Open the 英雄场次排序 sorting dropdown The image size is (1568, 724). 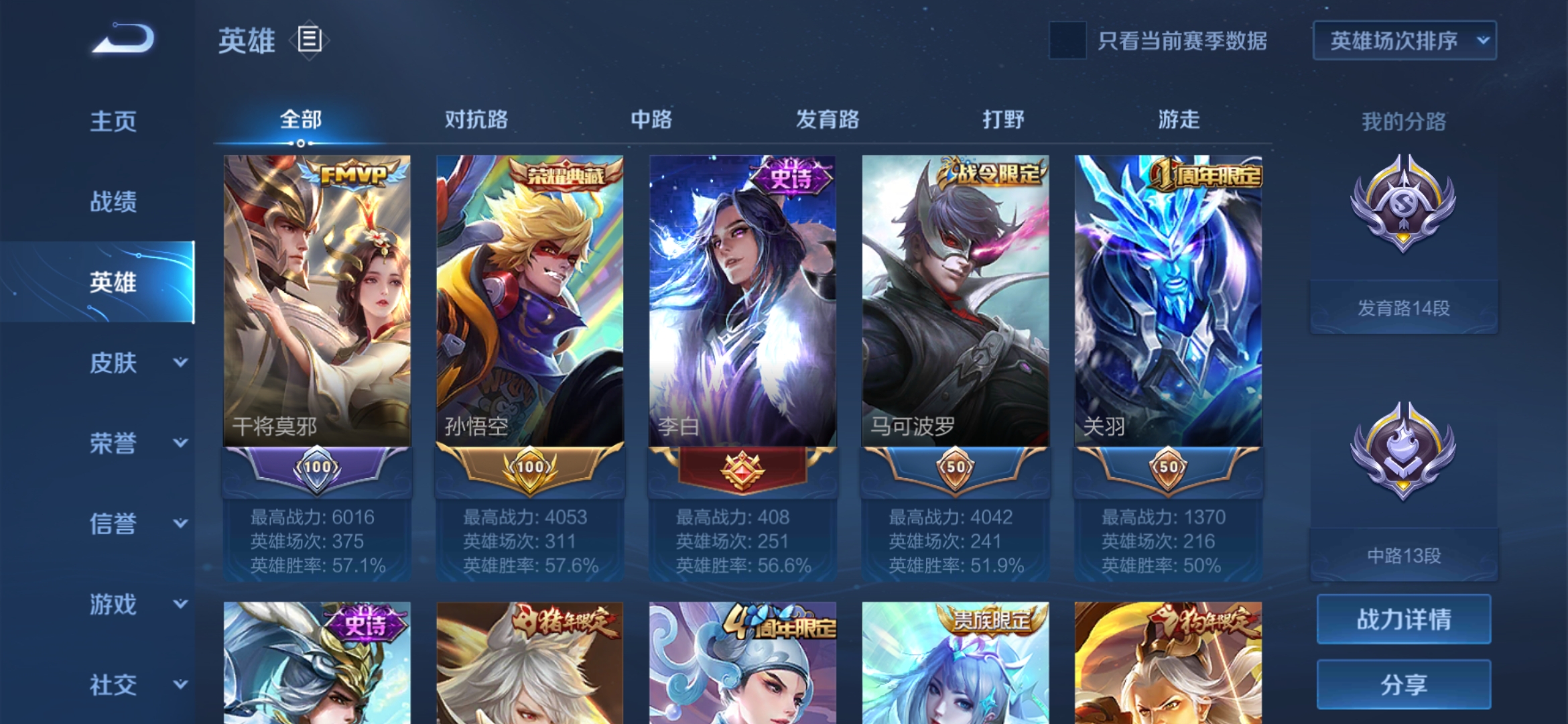click(x=1404, y=40)
